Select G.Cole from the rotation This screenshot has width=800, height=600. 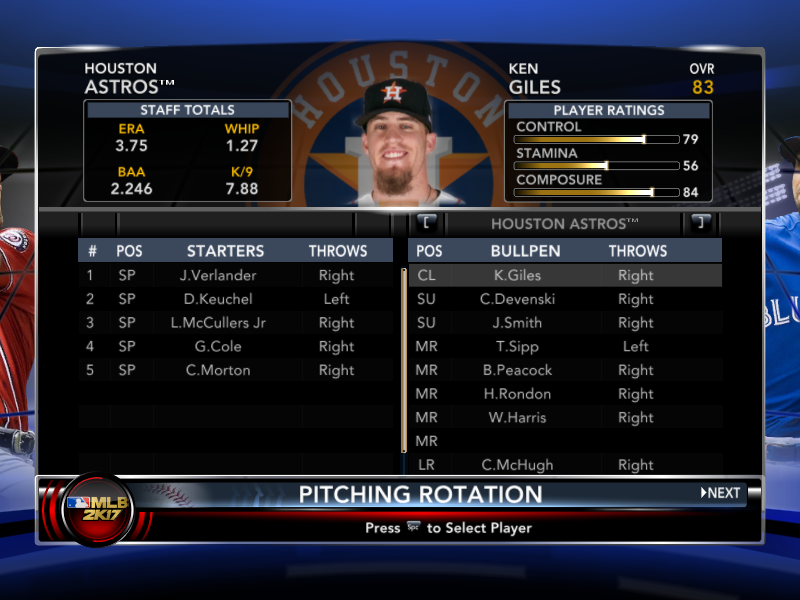[218, 347]
